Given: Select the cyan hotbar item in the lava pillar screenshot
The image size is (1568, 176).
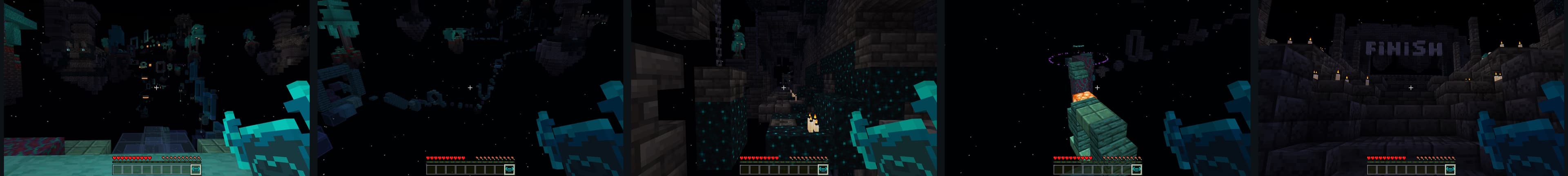Looking at the screenshot, I should point(1136,169).
